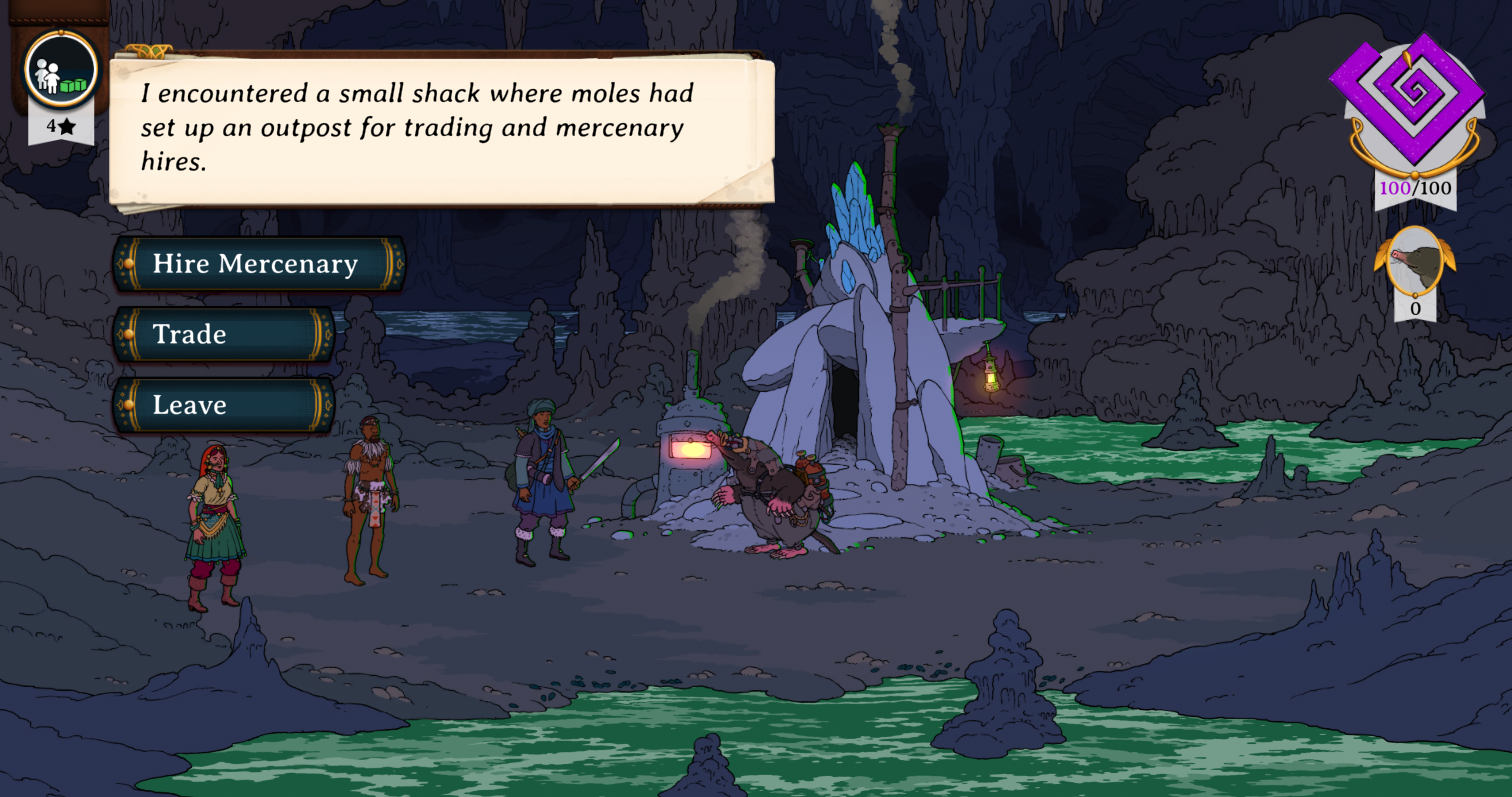Select the mole portrait medallion

pos(1414,261)
